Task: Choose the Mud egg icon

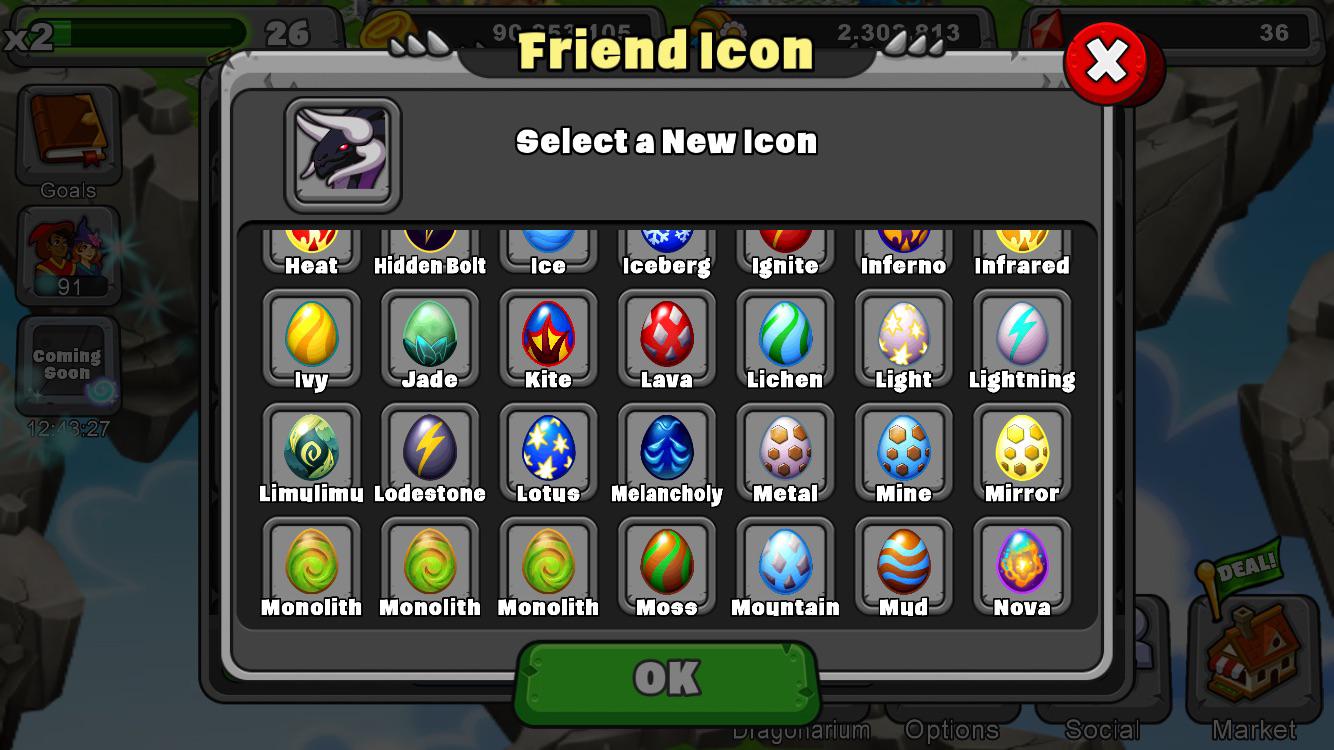Action: click(903, 563)
